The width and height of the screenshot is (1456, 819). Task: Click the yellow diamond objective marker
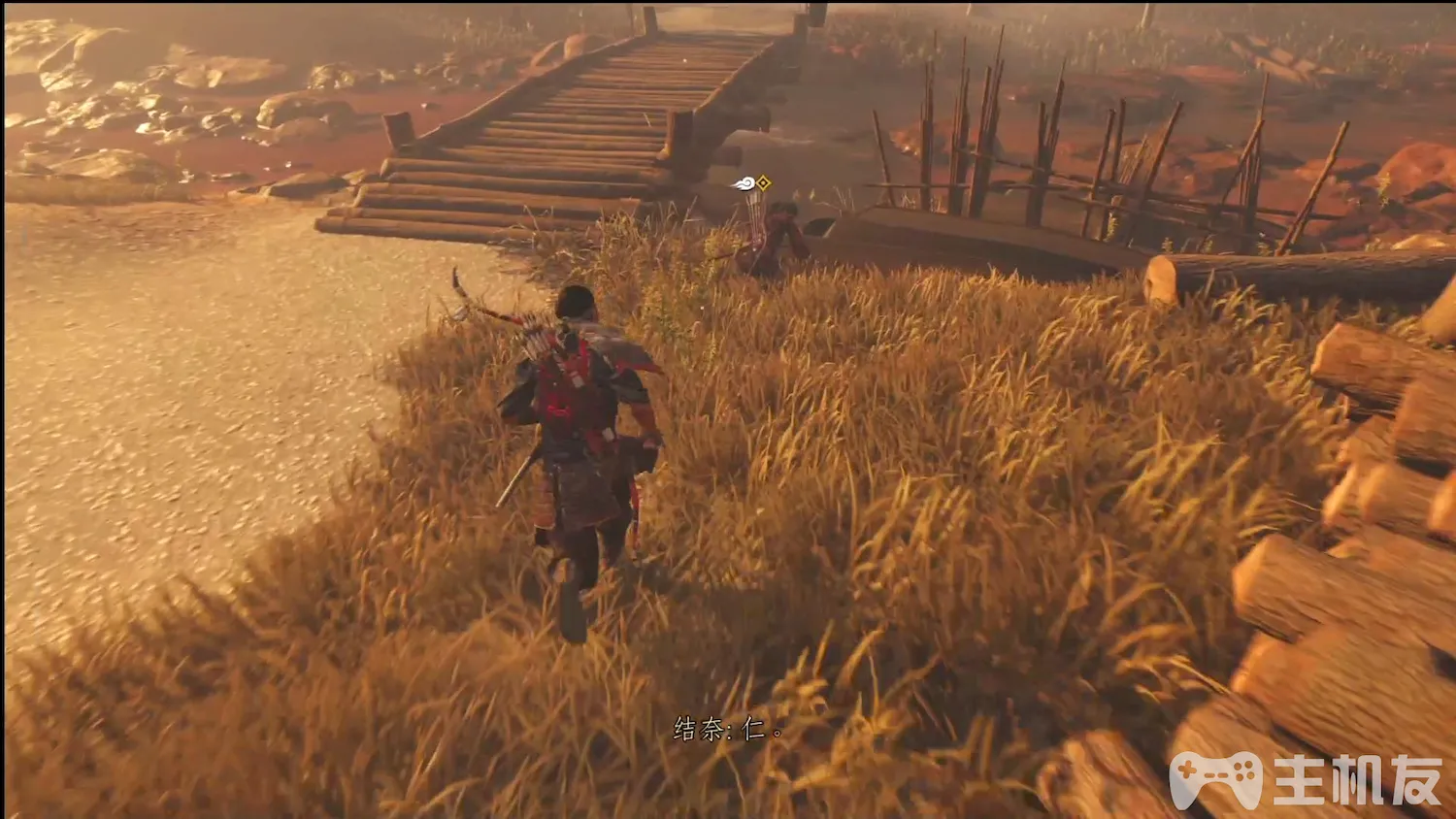click(x=764, y=182)
